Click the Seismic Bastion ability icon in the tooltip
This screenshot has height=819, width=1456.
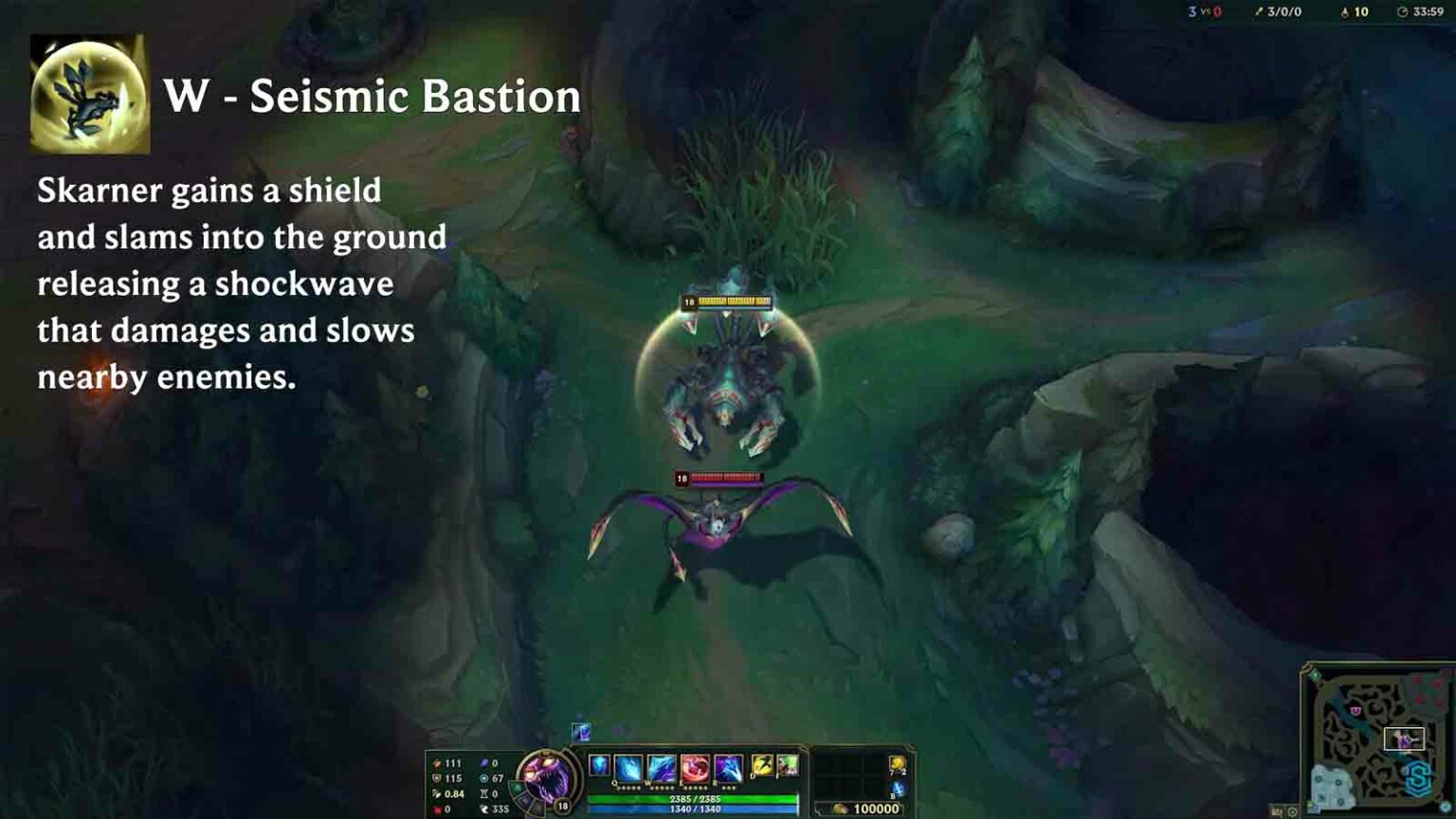click(x=91, y=91)
